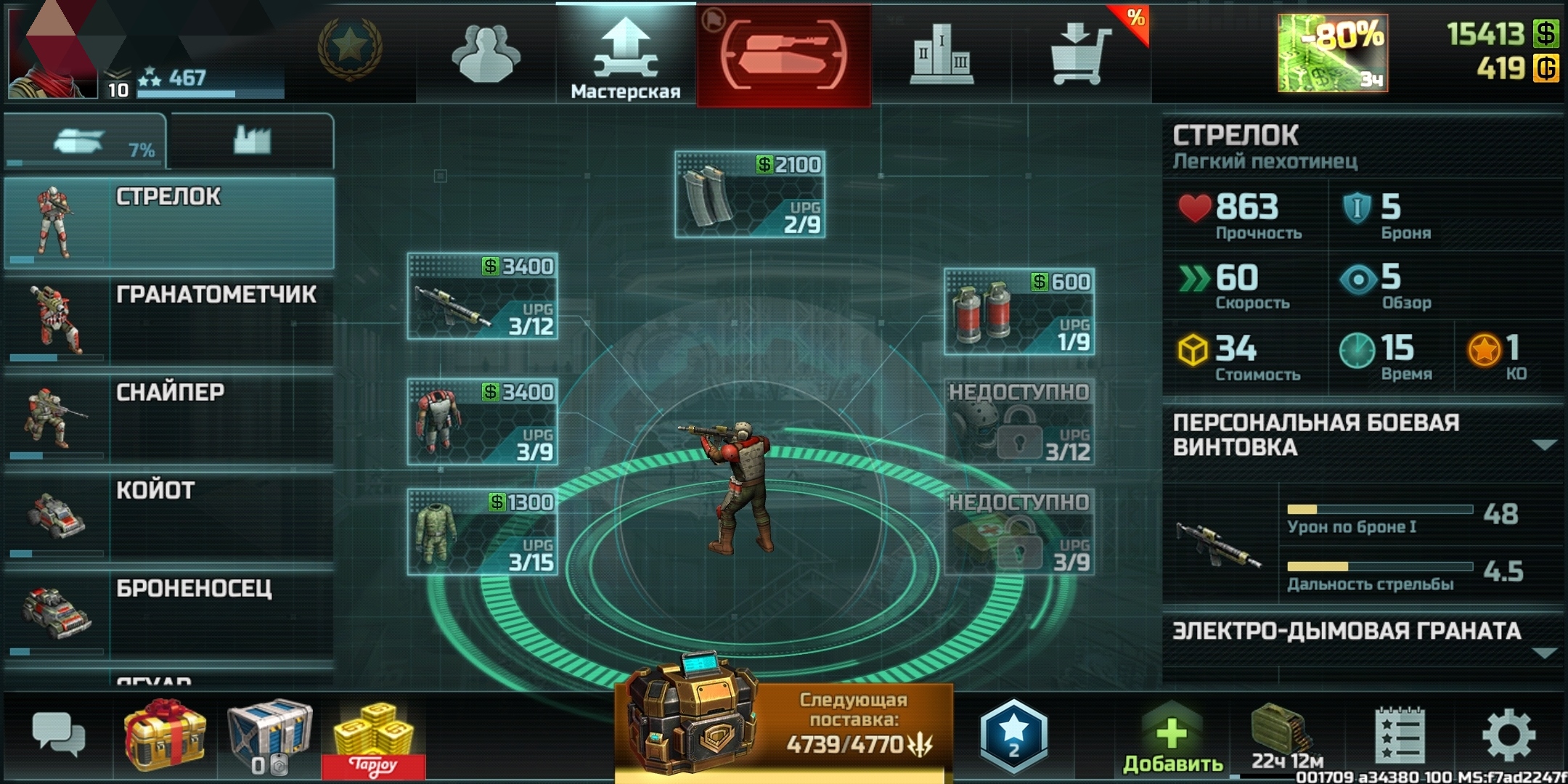The width and height of the screenshot is (1568, 784).
Task: Open the red tank battle button
Action: coord(784,55)
